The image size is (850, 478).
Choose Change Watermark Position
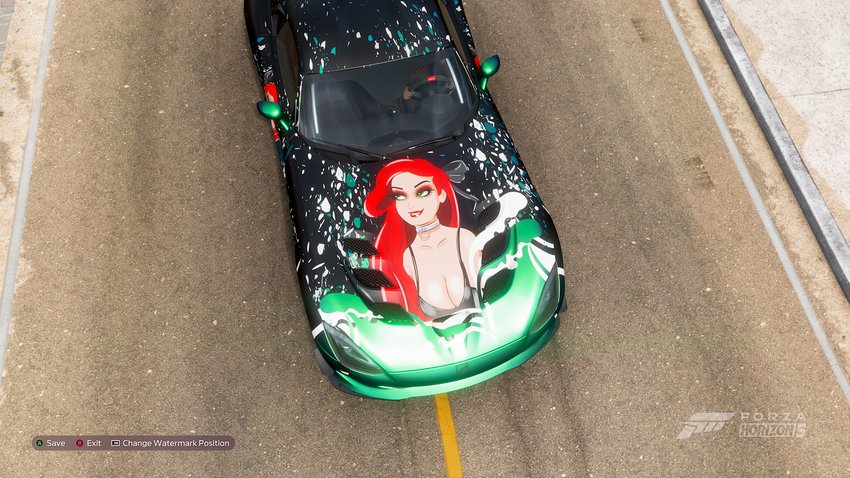tap(170, 443)
